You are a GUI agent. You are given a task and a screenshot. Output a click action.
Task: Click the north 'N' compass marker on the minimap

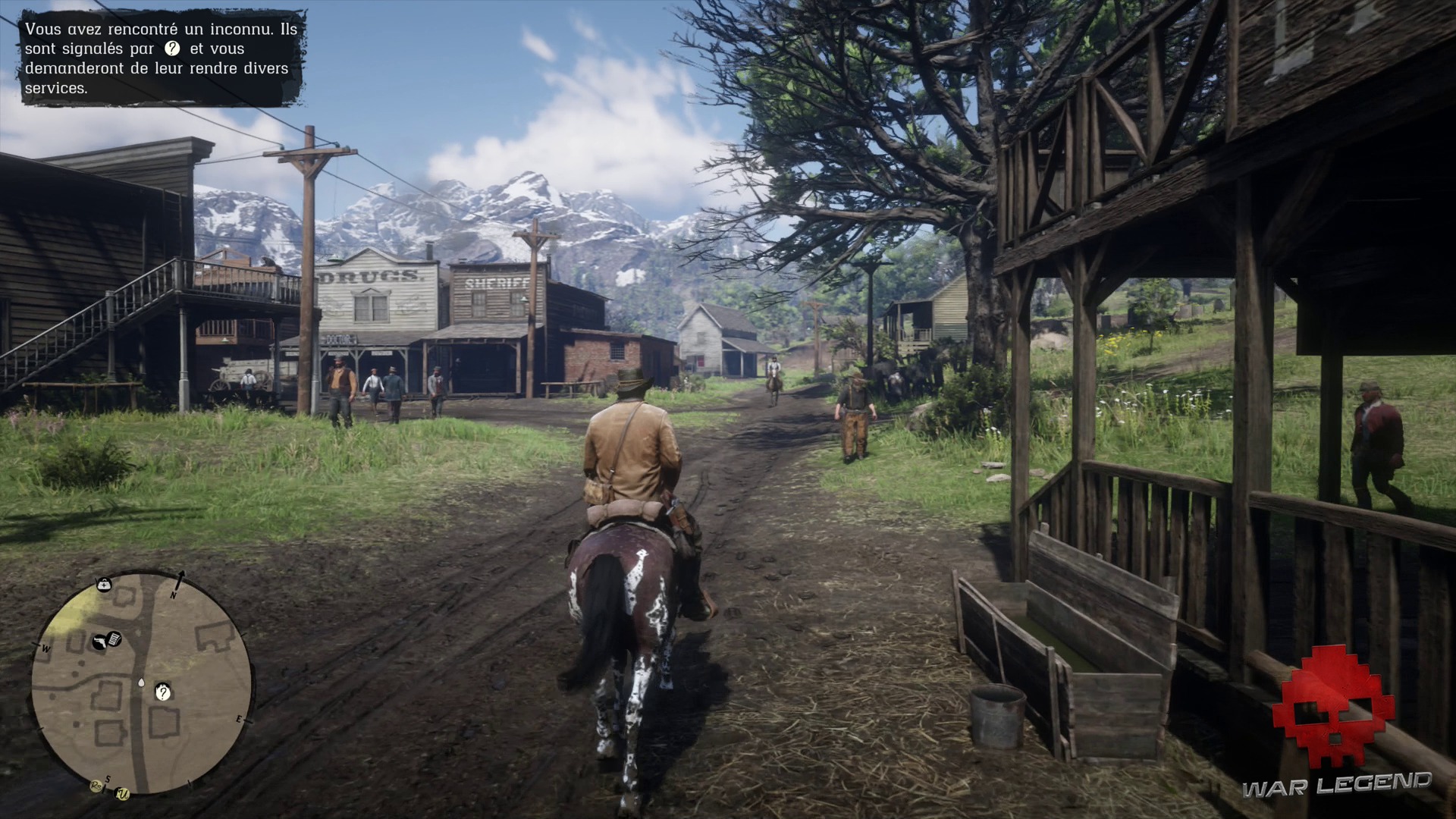coord(174,595)
